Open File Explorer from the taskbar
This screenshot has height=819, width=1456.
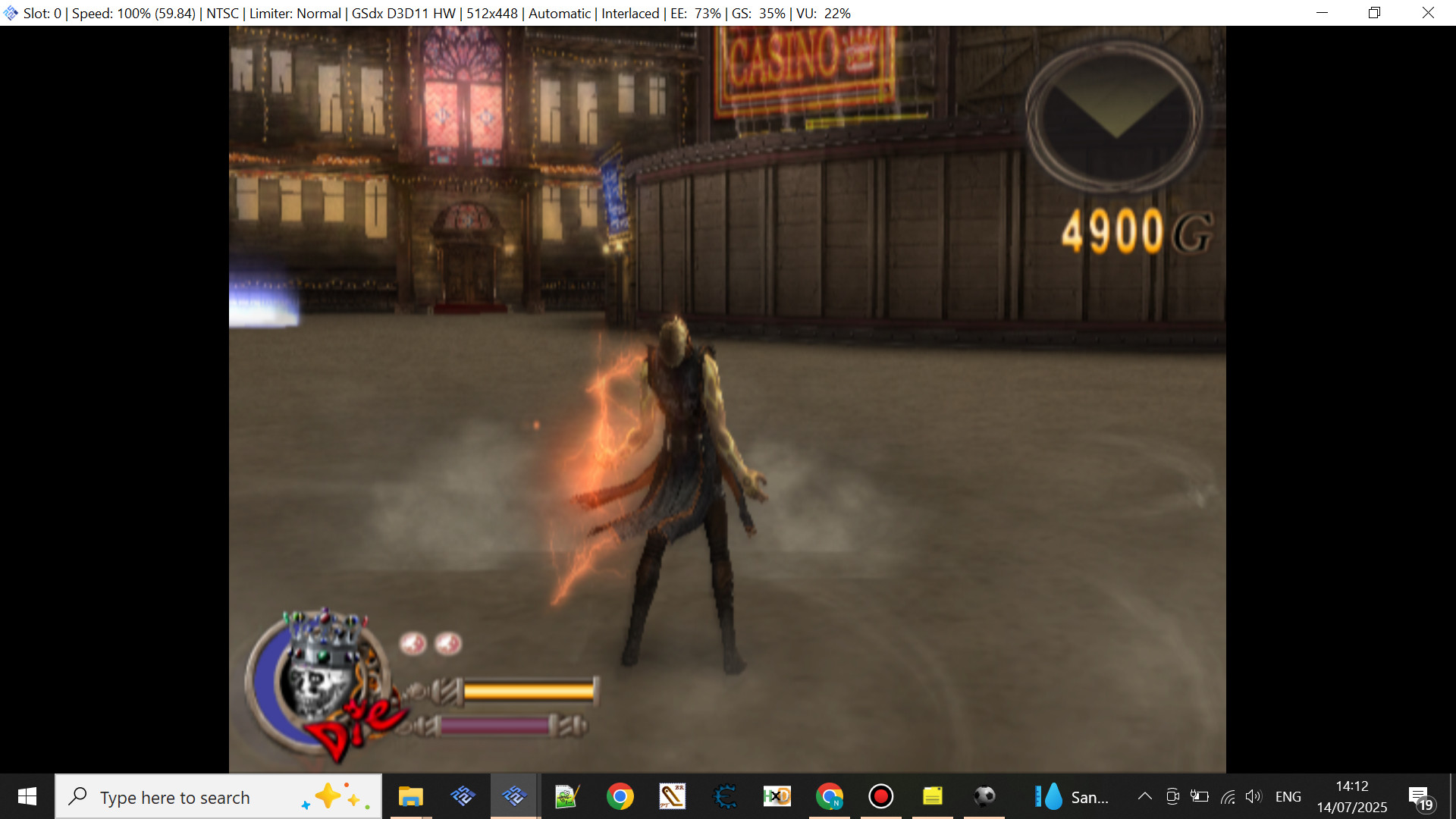click(x=410, y=796)
